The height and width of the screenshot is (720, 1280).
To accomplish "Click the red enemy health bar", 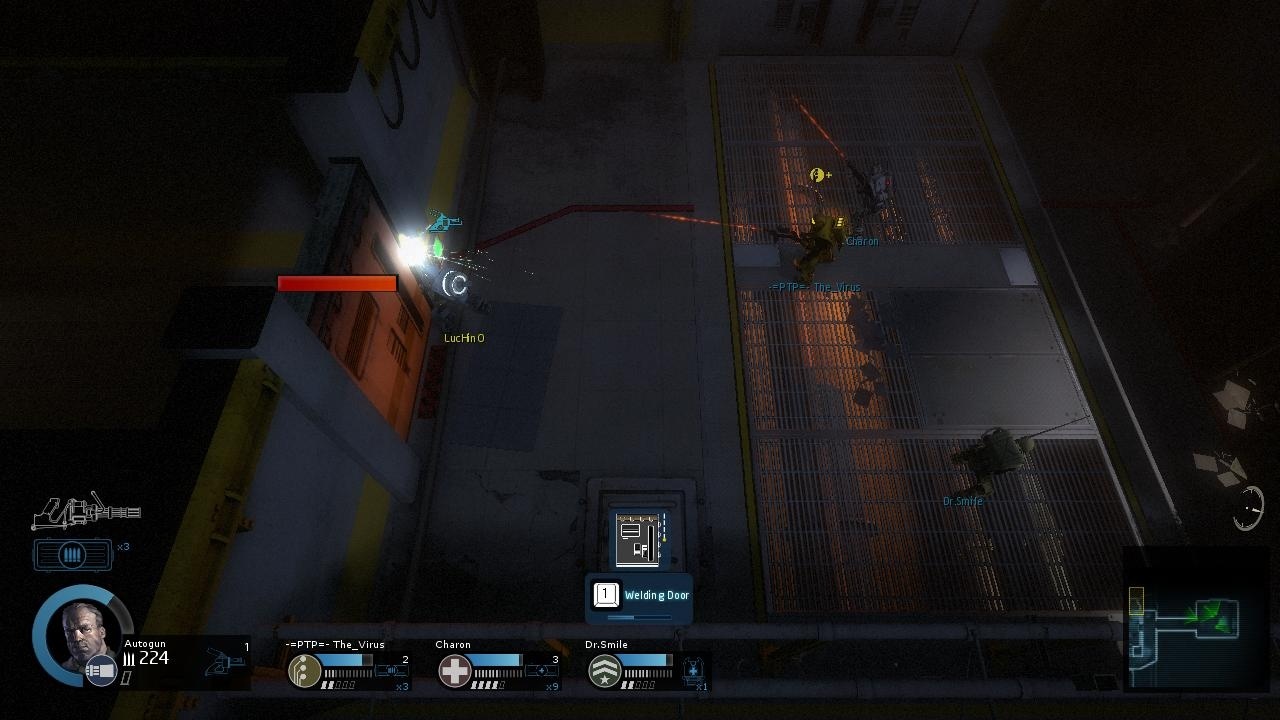I will [x=337, y=284].
